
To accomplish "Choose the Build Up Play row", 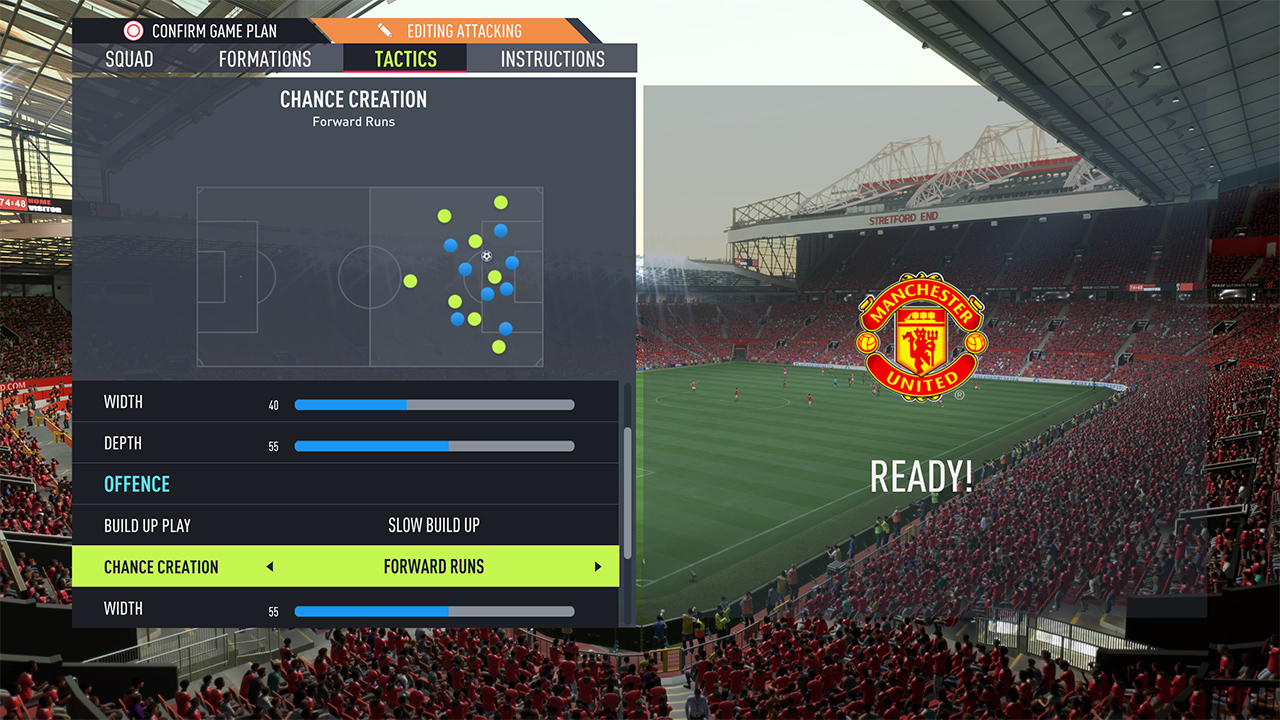I will (345, 525).
